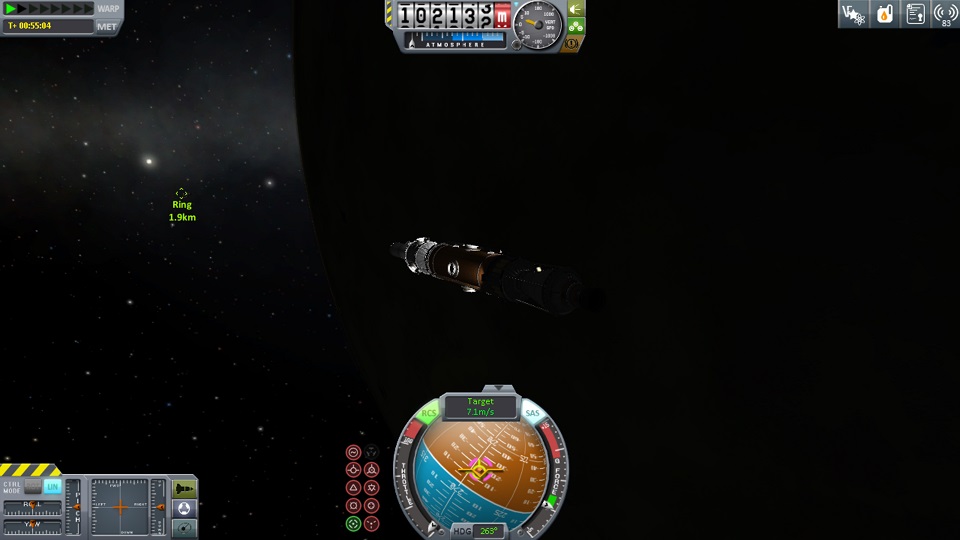Increase time warp using the warp arrows
The width and height of the screenshot is (960, 540).
point(50,8)
